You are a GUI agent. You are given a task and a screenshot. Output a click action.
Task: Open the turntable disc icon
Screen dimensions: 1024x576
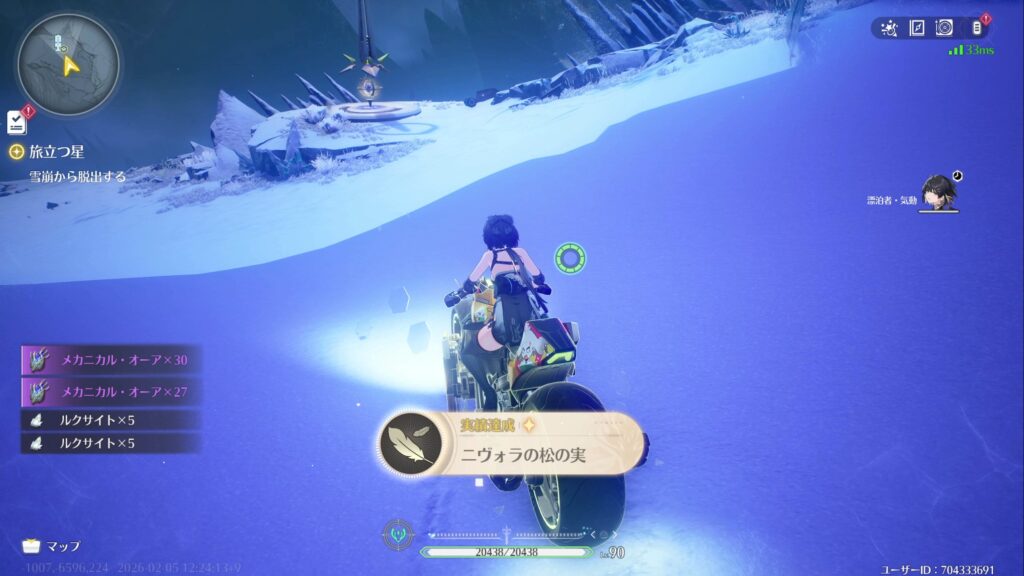pyautogui.click(x=944, y=28)
